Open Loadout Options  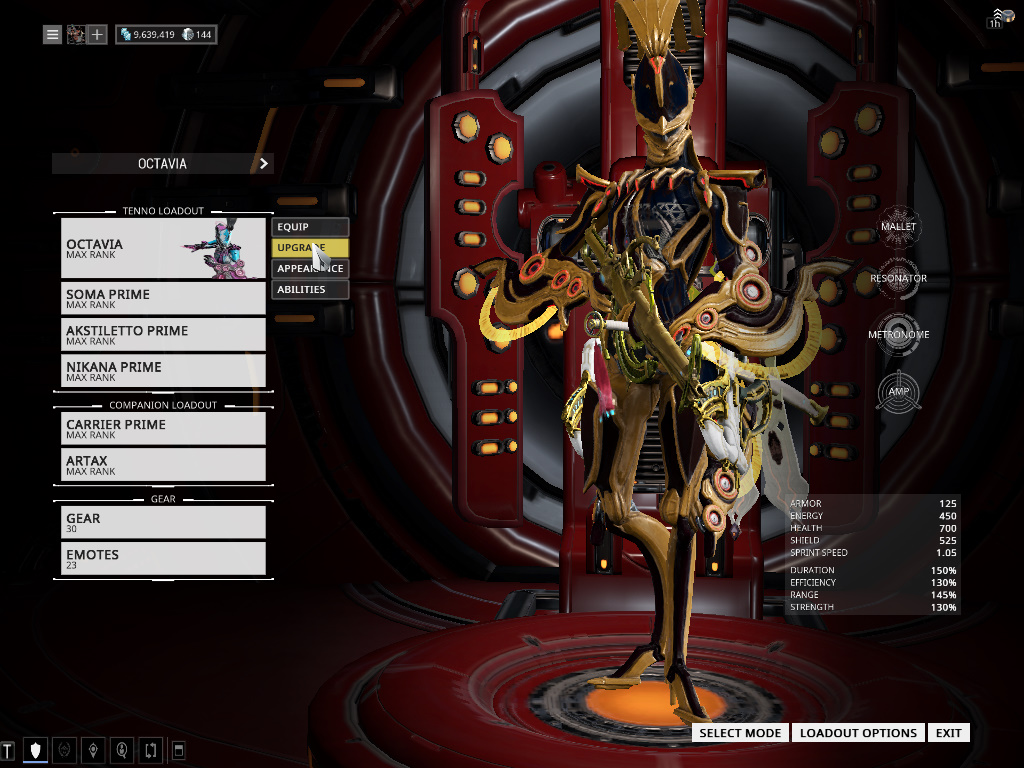858,733
